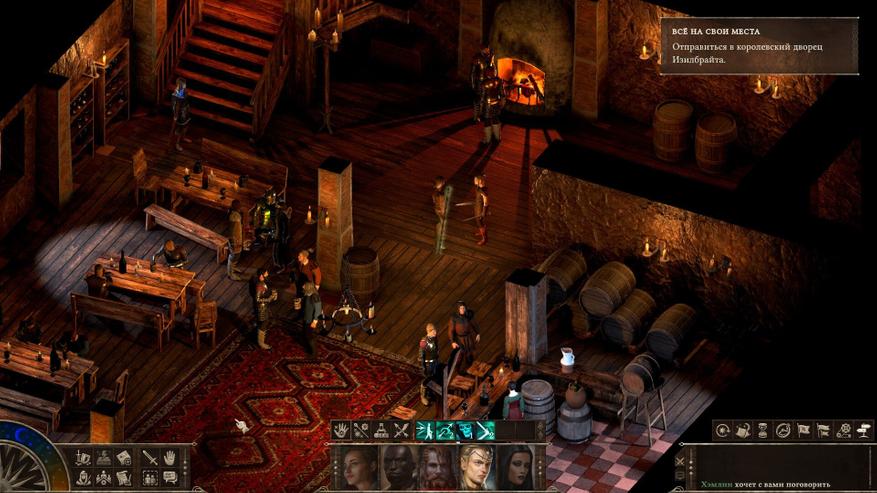Select the dark-skinned bald man portrait
This screenshot has width=877, height=493.
click(x=400, y=467)
